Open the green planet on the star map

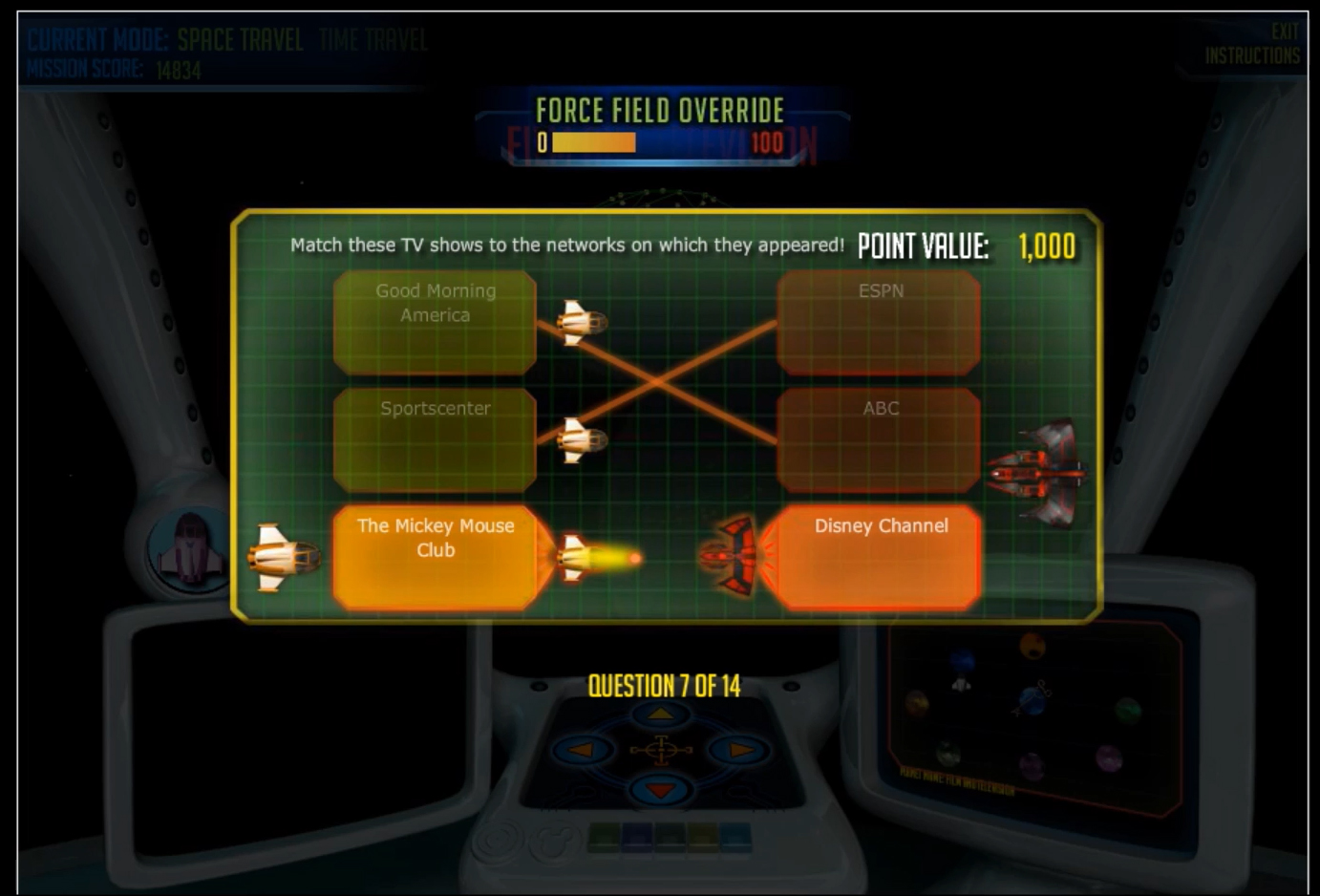point(1129,712)
